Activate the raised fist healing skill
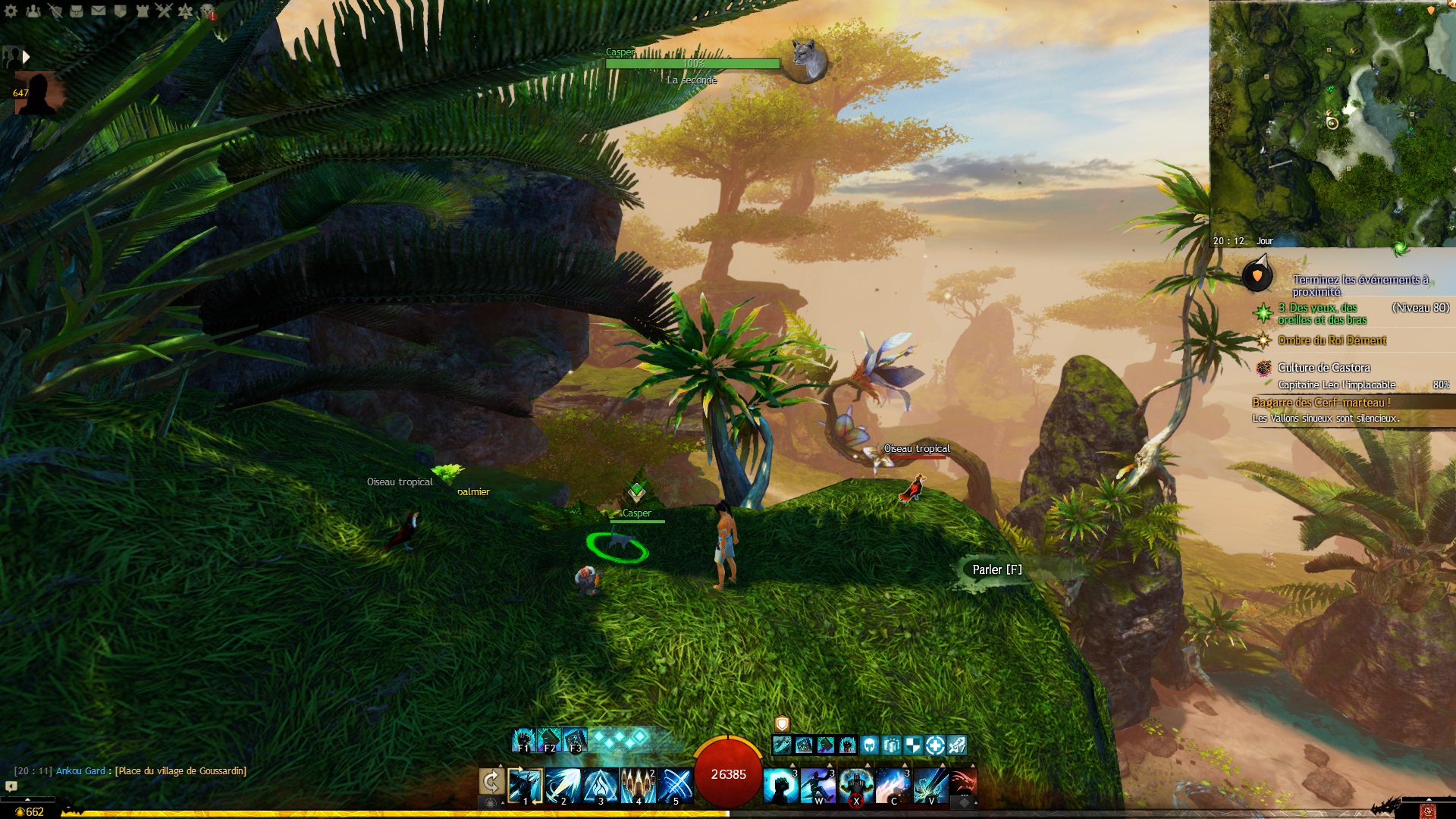Screen dimensions: 1456x819 (x=780, y=786)
